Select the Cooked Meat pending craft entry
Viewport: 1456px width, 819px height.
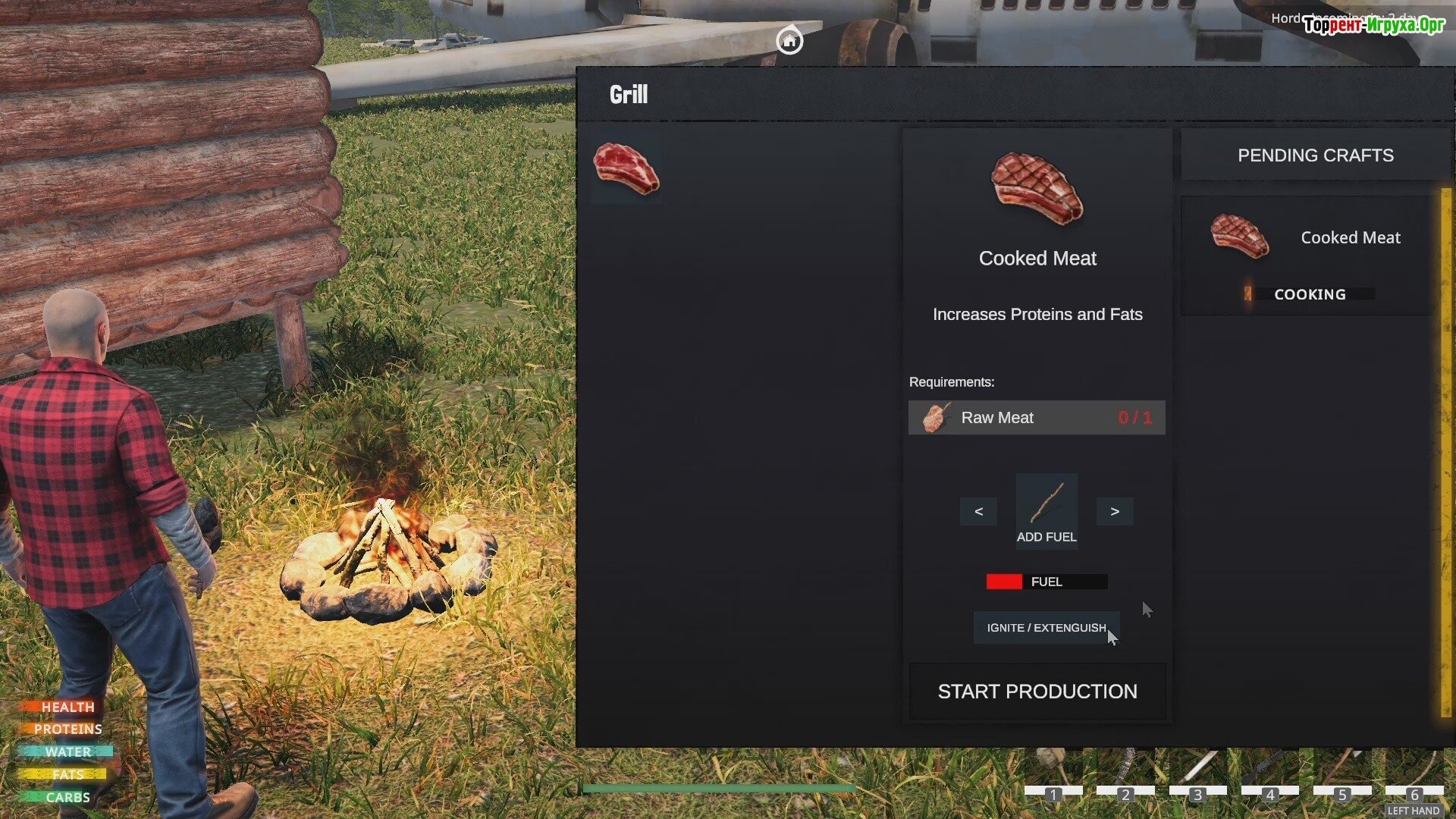1307,255
